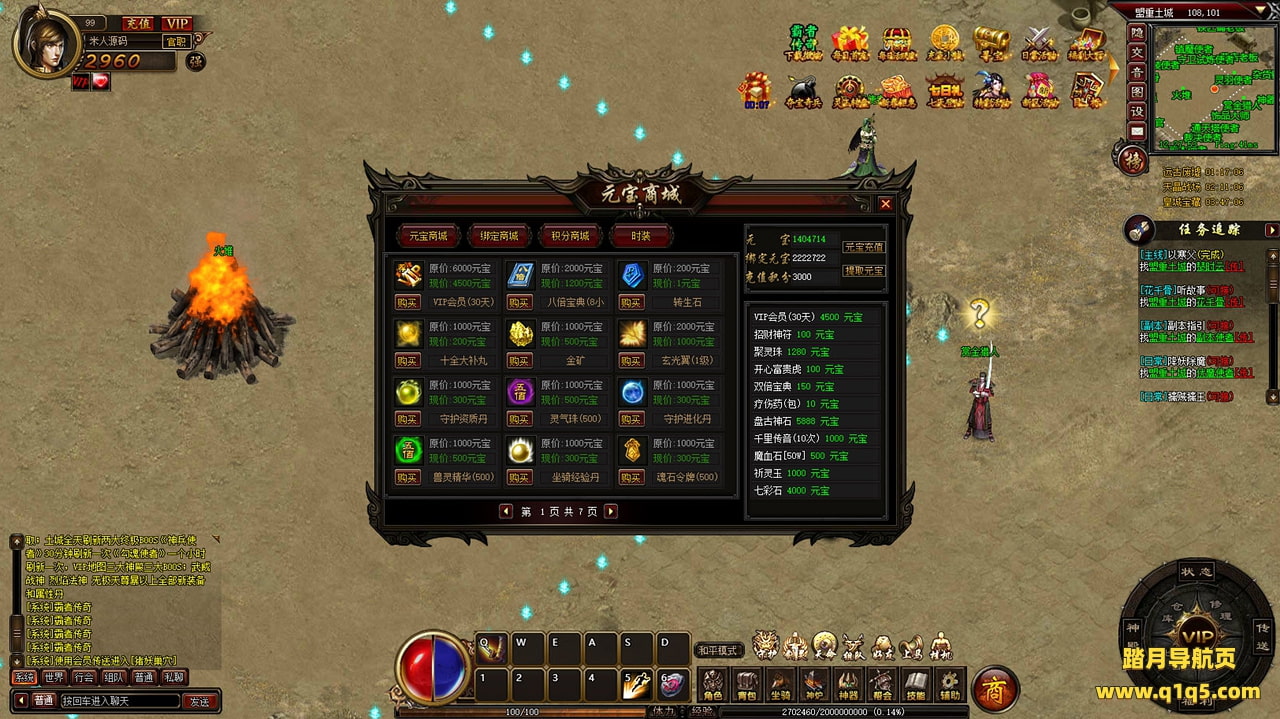Screen dimensions: 1280x719
Task: Buy the 金矿 gold ore
Action: (x=519, y=360)
